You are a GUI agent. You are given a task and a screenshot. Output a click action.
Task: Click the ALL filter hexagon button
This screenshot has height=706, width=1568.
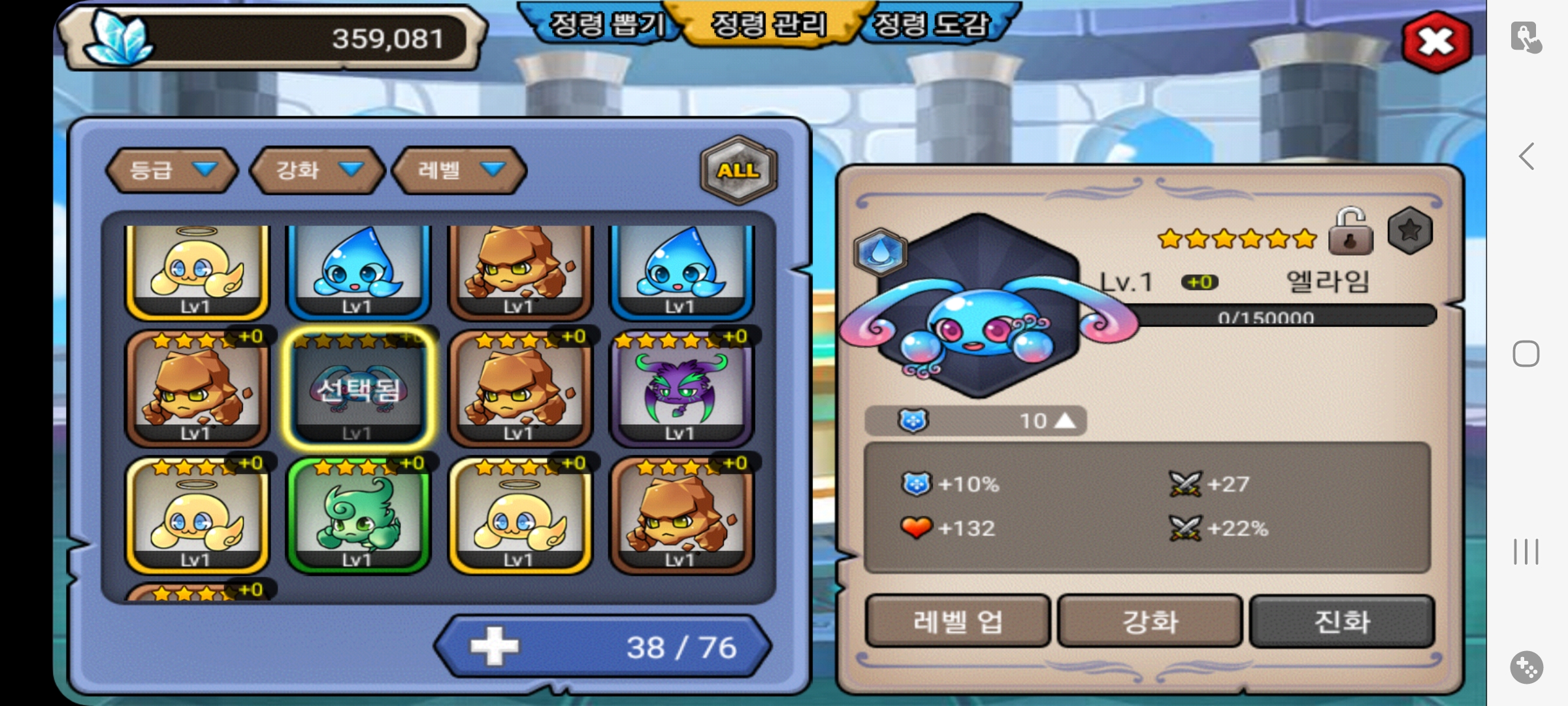(738, 170)
